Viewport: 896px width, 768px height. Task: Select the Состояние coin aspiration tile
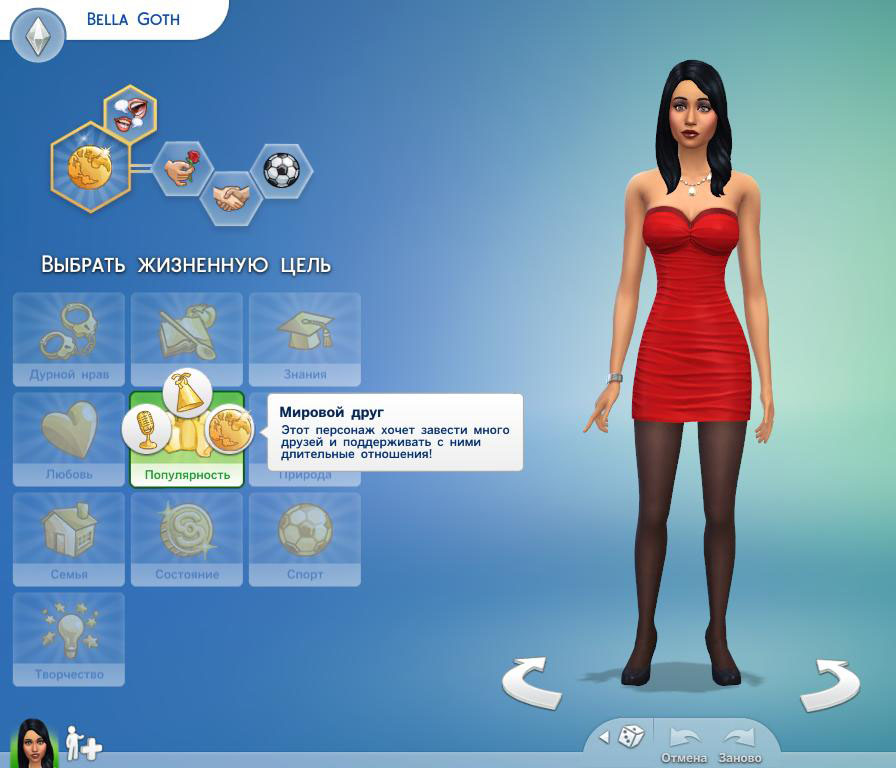click(187, 538)
